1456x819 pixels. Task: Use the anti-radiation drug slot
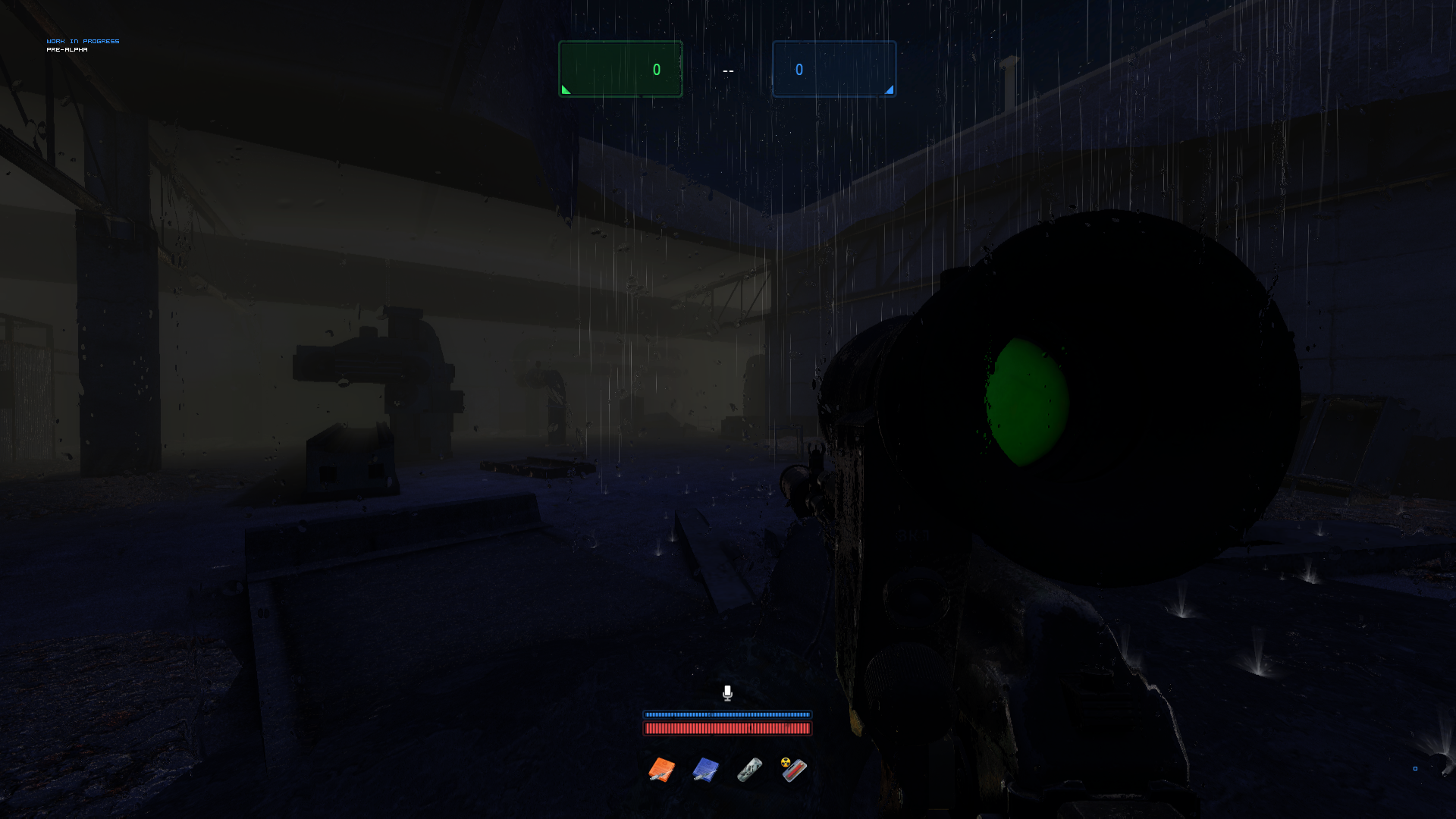click(793, 770)
